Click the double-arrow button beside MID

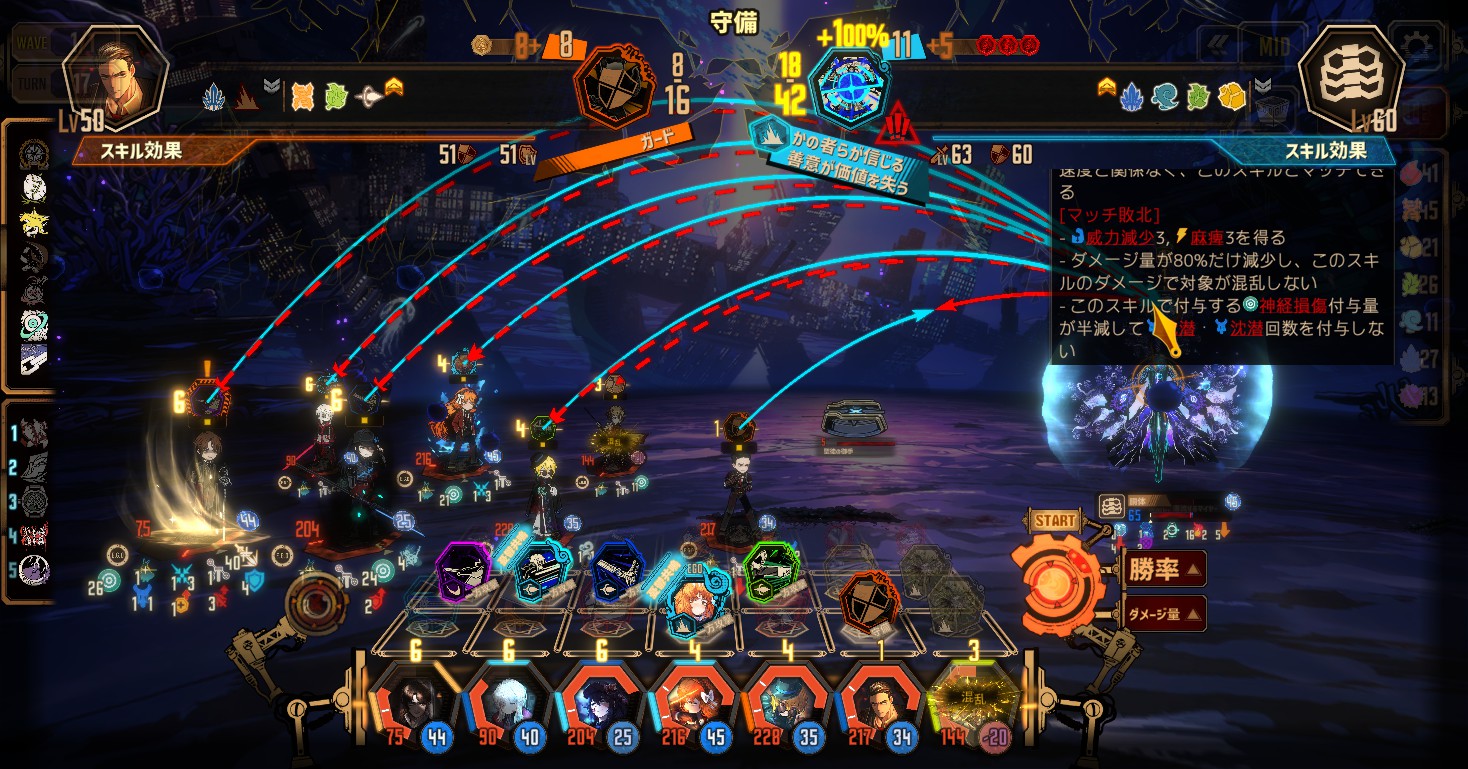point(1217,45)
